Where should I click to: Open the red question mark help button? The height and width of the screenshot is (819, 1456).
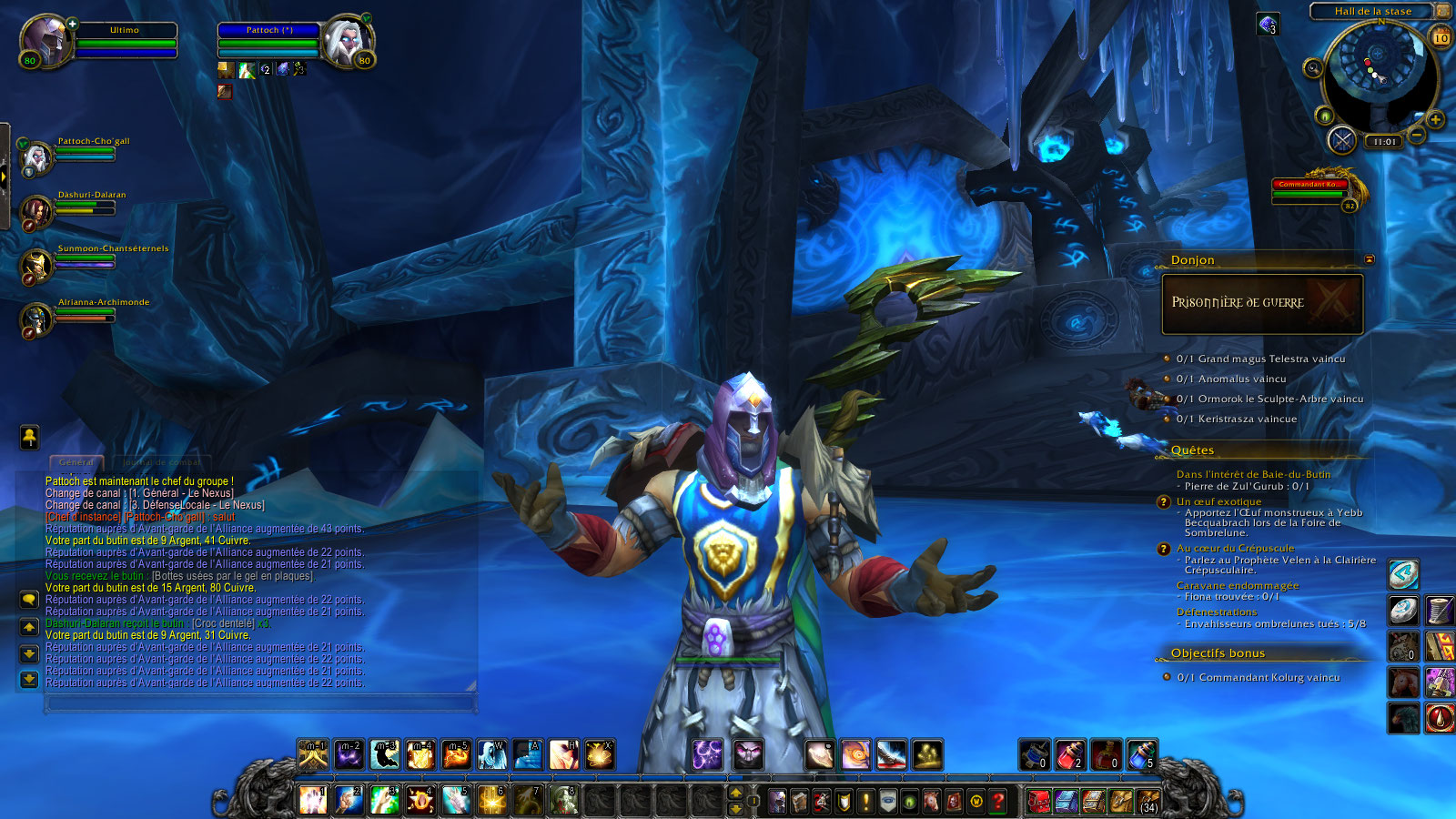(x=998, y=801)
